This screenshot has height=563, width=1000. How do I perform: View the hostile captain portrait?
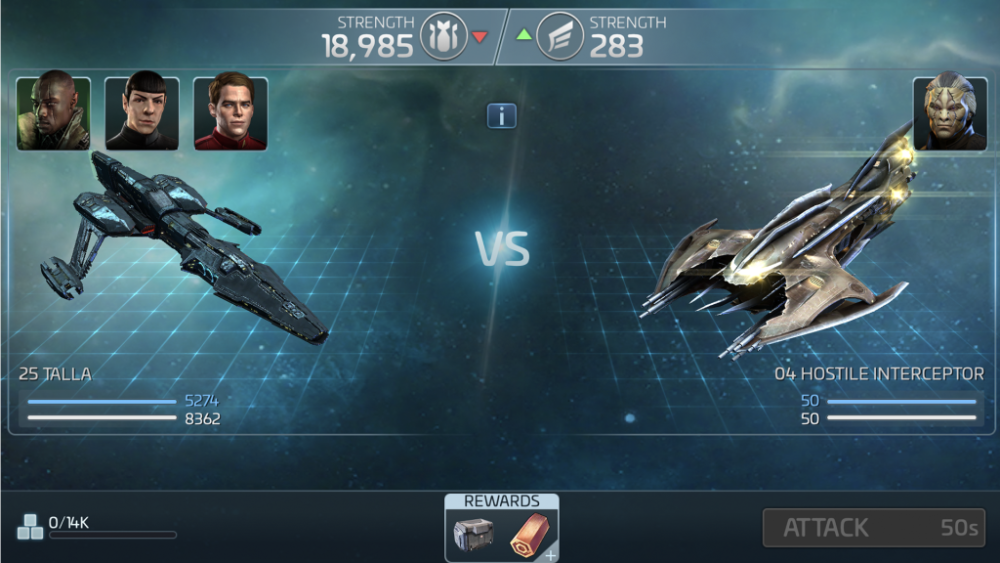tap(949, 112)
